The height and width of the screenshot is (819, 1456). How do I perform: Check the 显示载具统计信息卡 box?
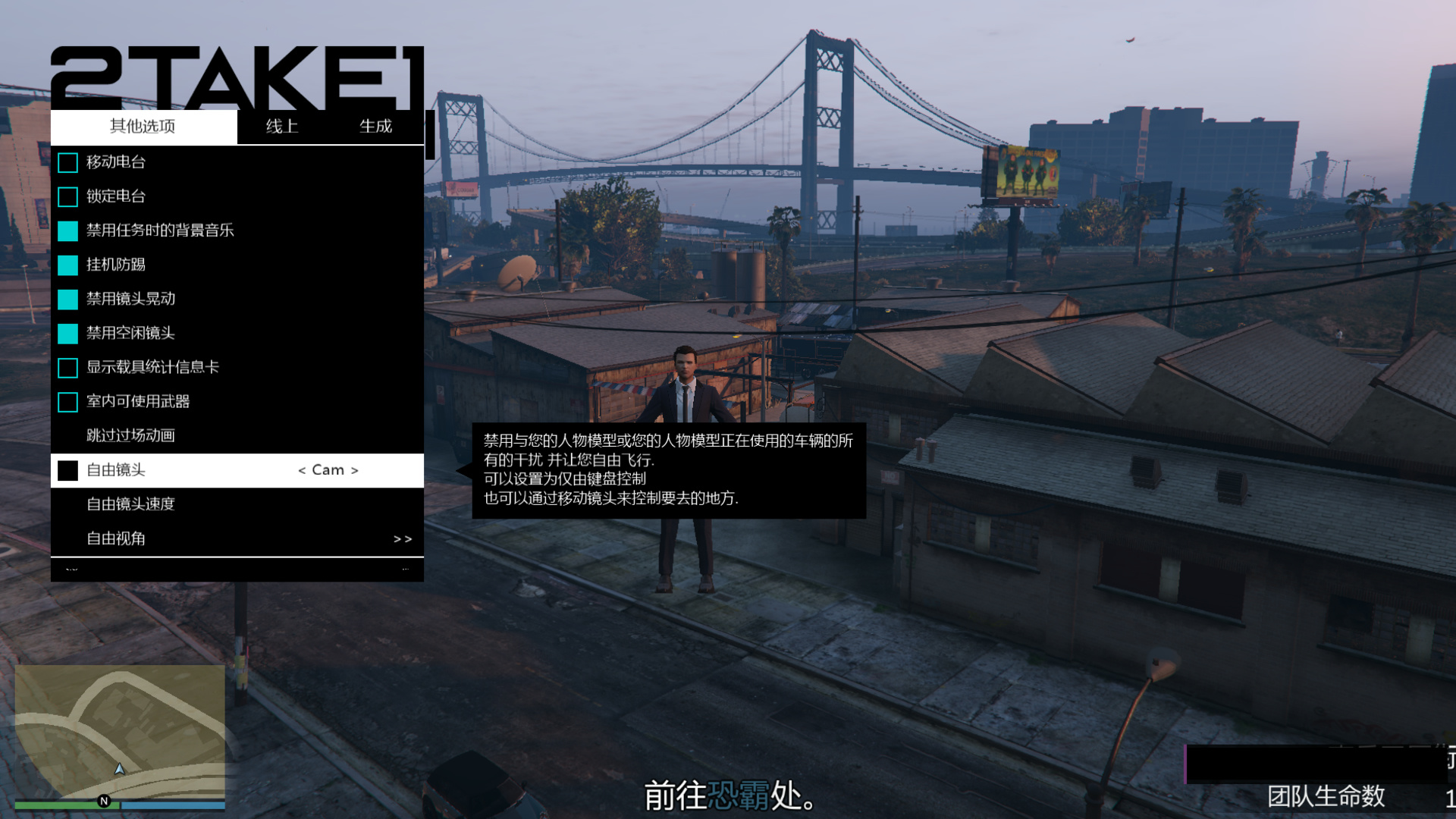[68, 368]
